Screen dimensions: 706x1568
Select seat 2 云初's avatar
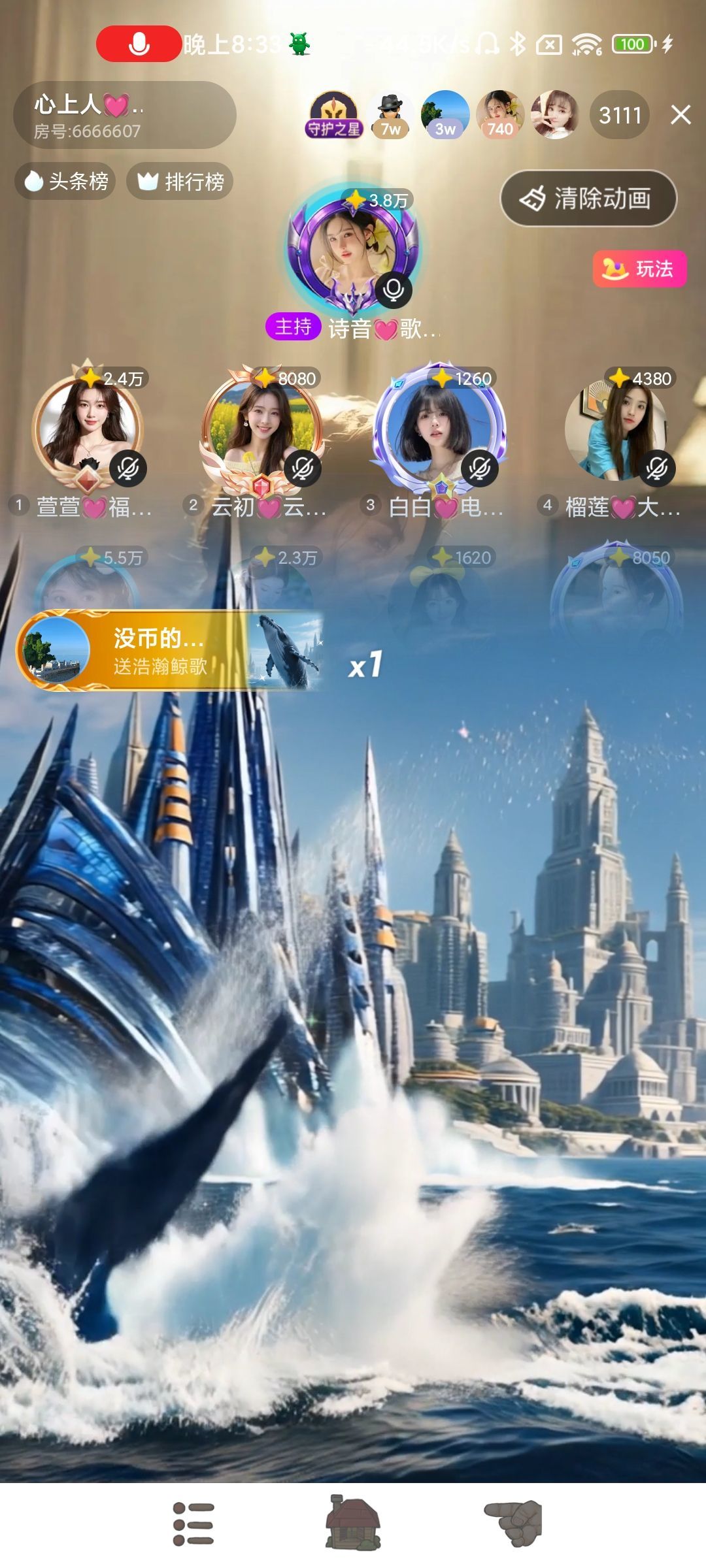tap(263, 428)
